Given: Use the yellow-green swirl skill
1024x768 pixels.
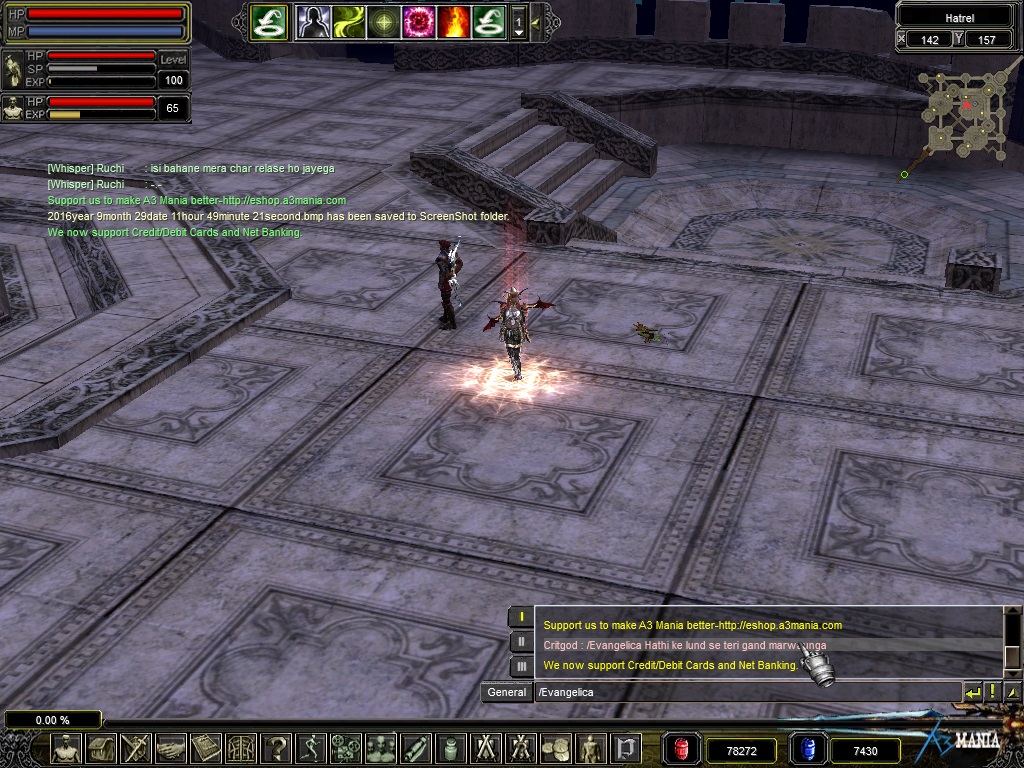Looking at the screenshot, I should coord(348,21).
